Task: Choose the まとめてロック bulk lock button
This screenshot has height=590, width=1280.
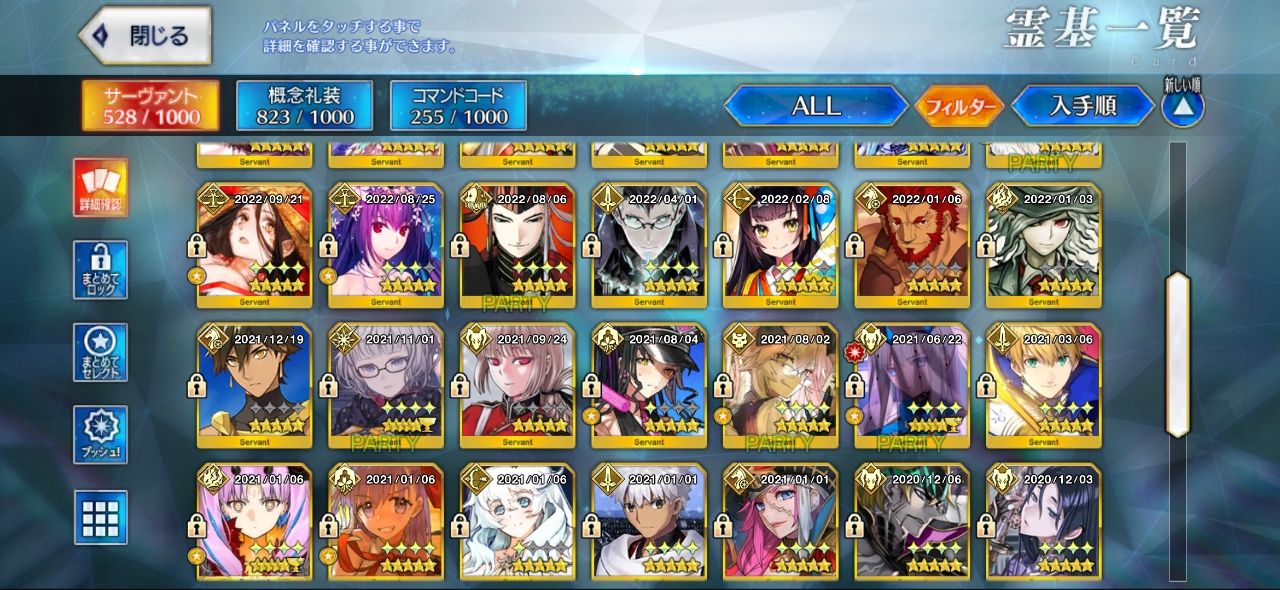Action: [100, 270]
